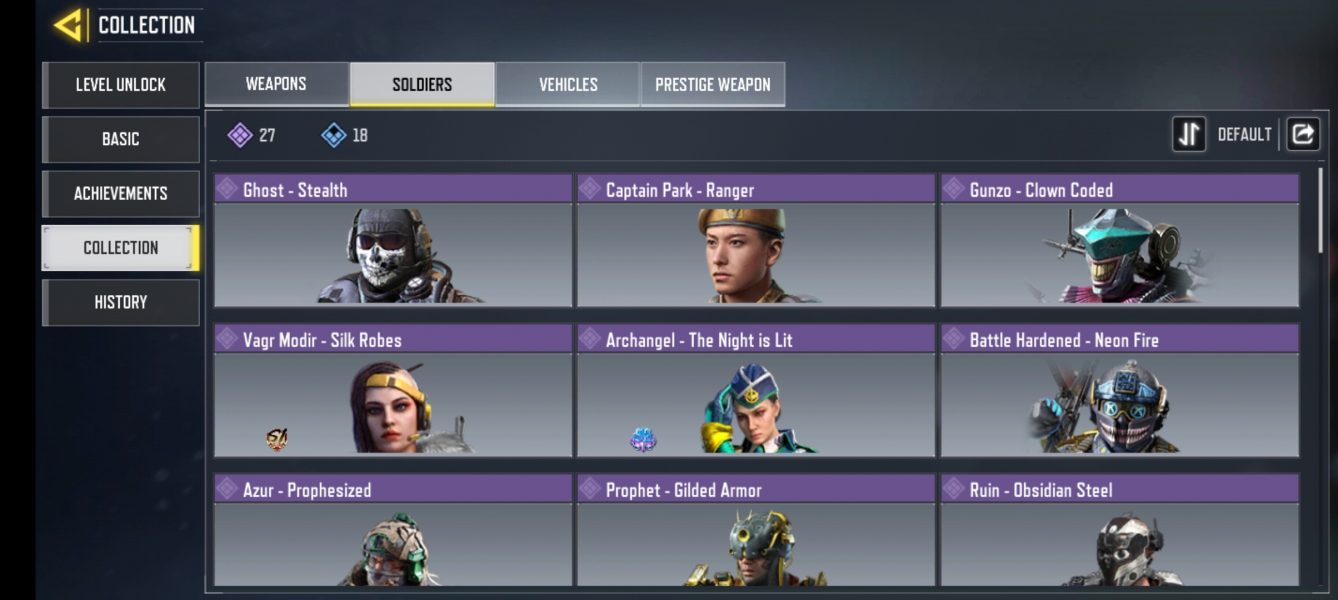Go back using the yellow arrow
This screenshot has width=1338, height=600.
coord(68,25)
